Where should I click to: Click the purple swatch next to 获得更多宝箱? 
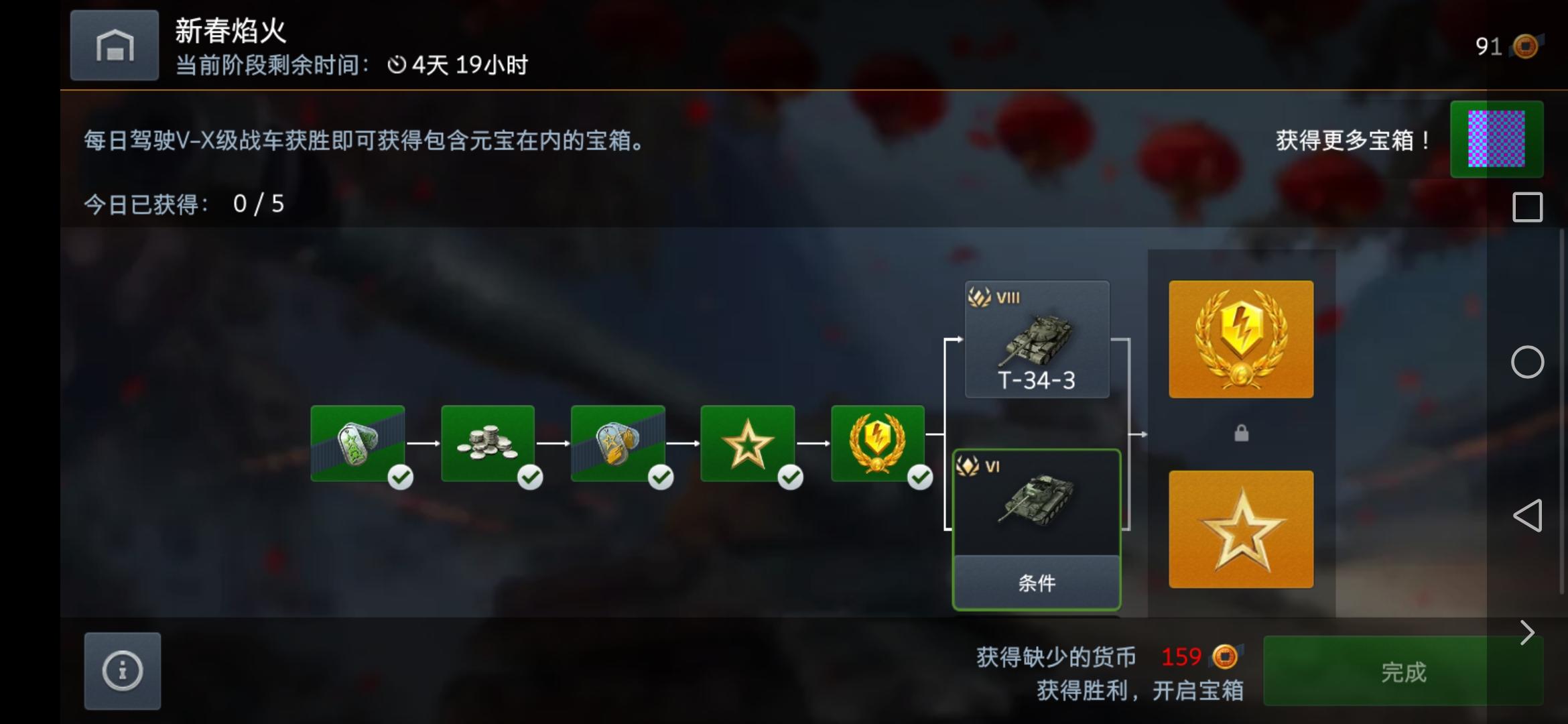coord(1497,139)
